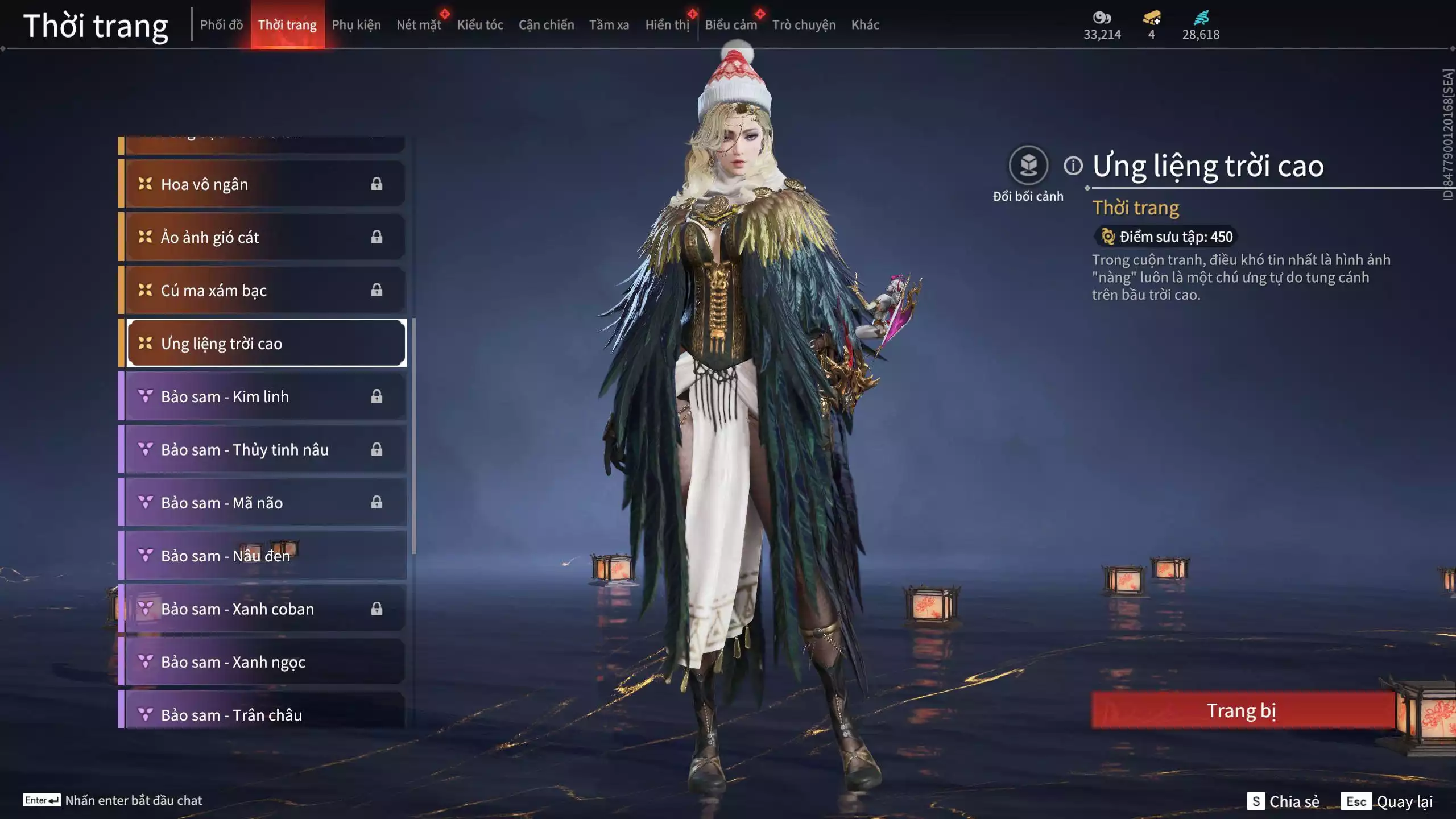This screenshot has width=1456, height=819.
Task: Switch to the Phối đồ tab
Action: click(221, 25)
